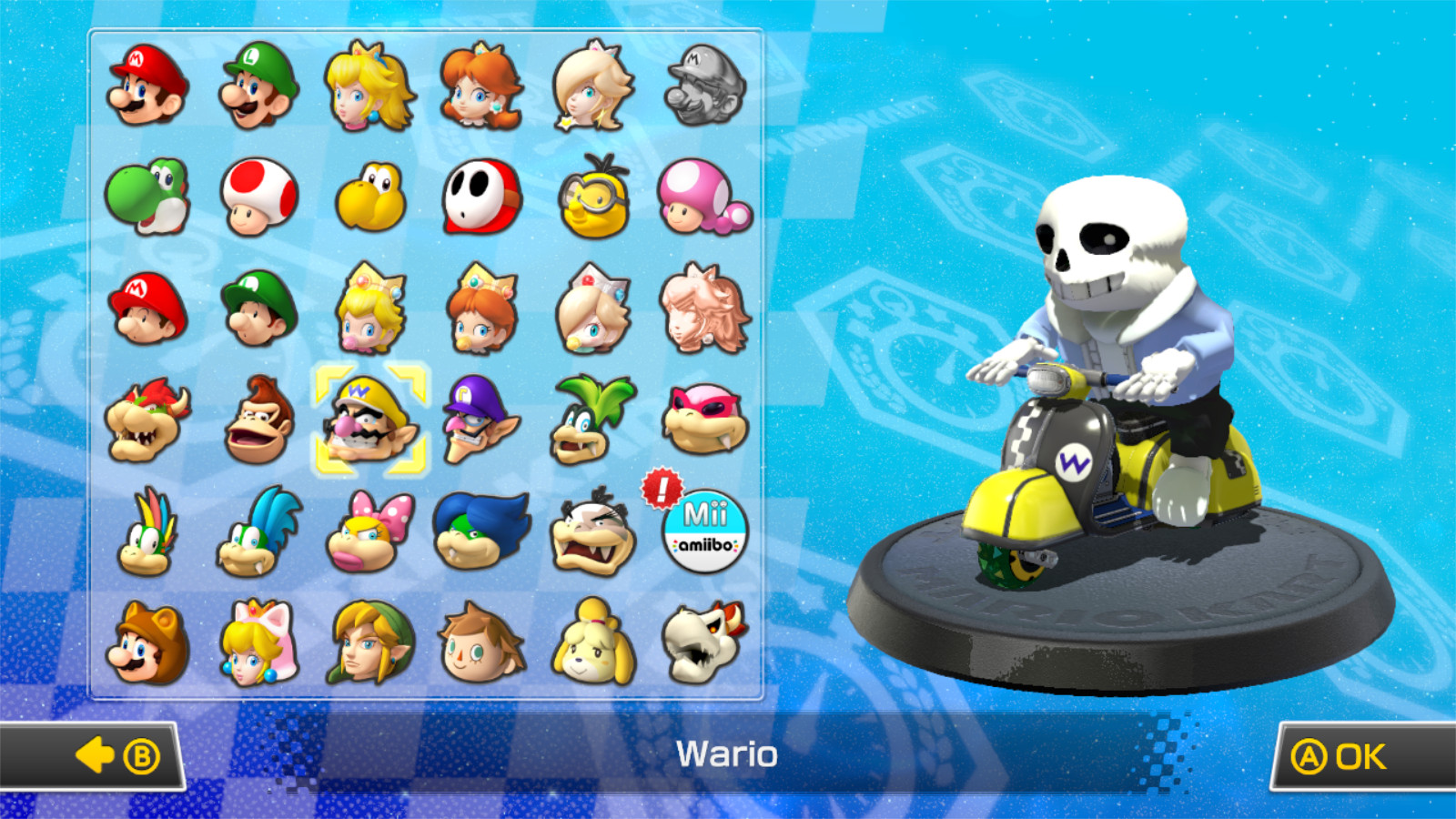Screen dimensions: 1456x819
Task: Select Donkey Kong from the roster
Action: [258, 420]
